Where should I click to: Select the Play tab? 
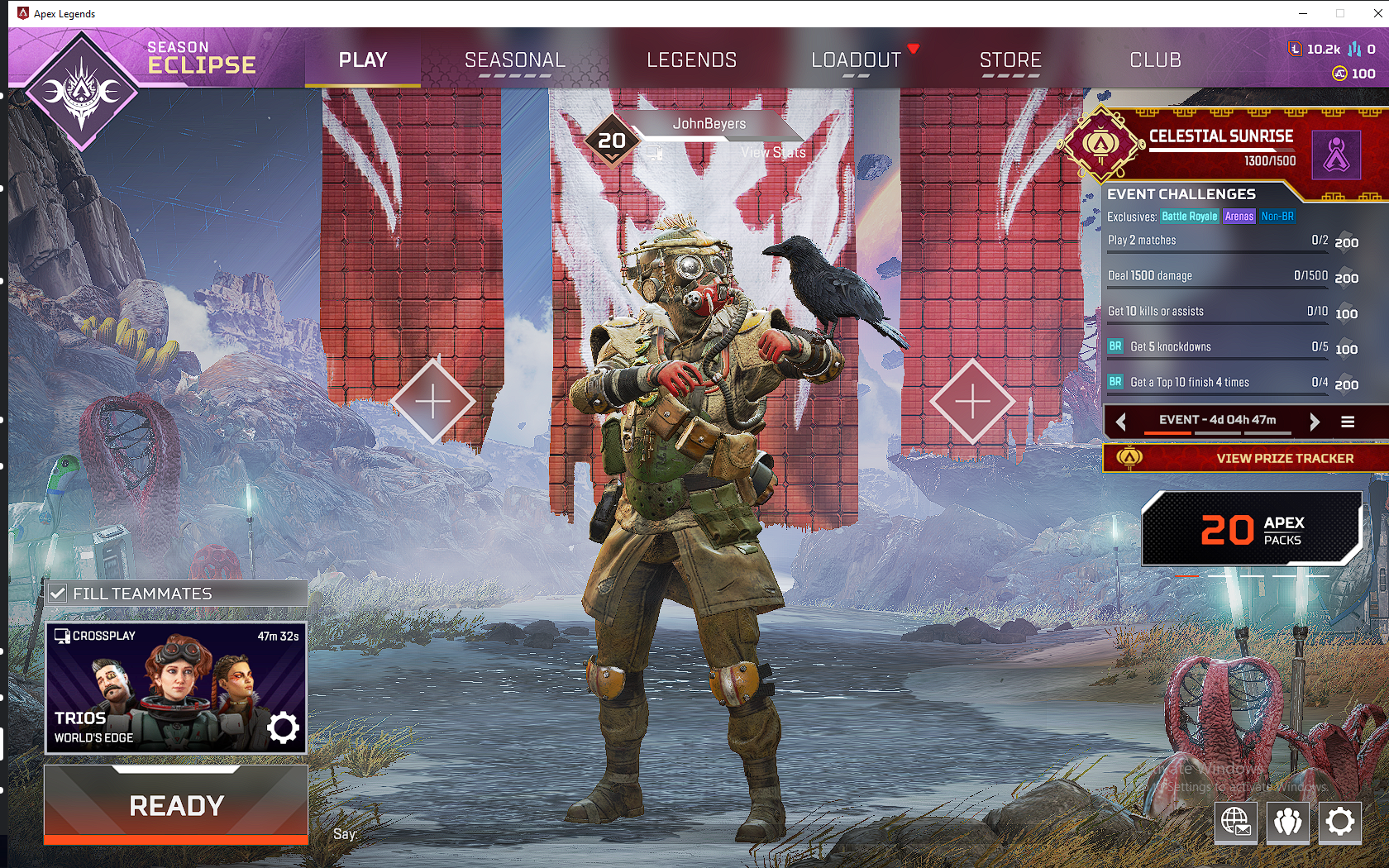coord(363,60)
